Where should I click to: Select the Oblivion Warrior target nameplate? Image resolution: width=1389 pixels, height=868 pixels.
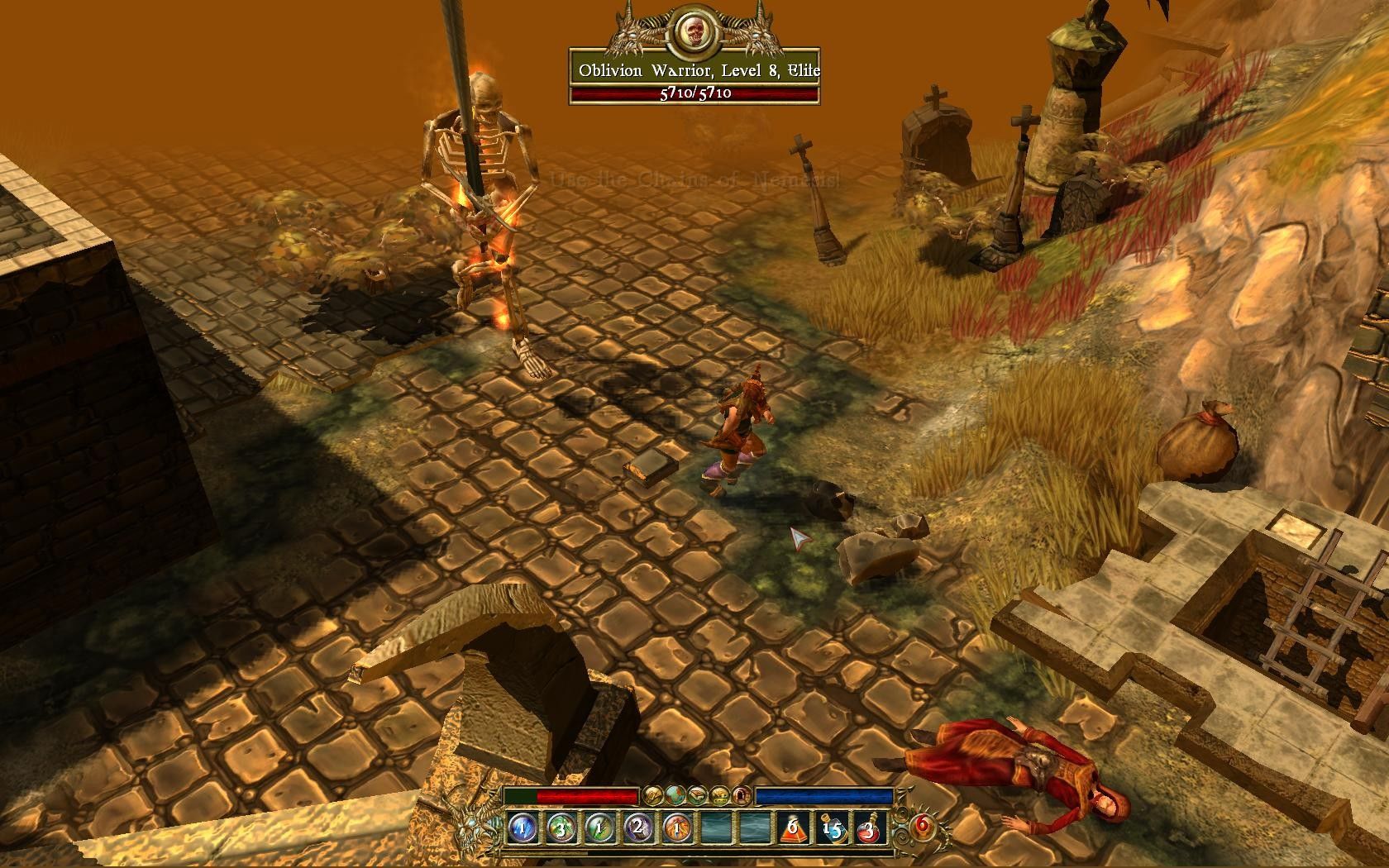pos(694,71)
